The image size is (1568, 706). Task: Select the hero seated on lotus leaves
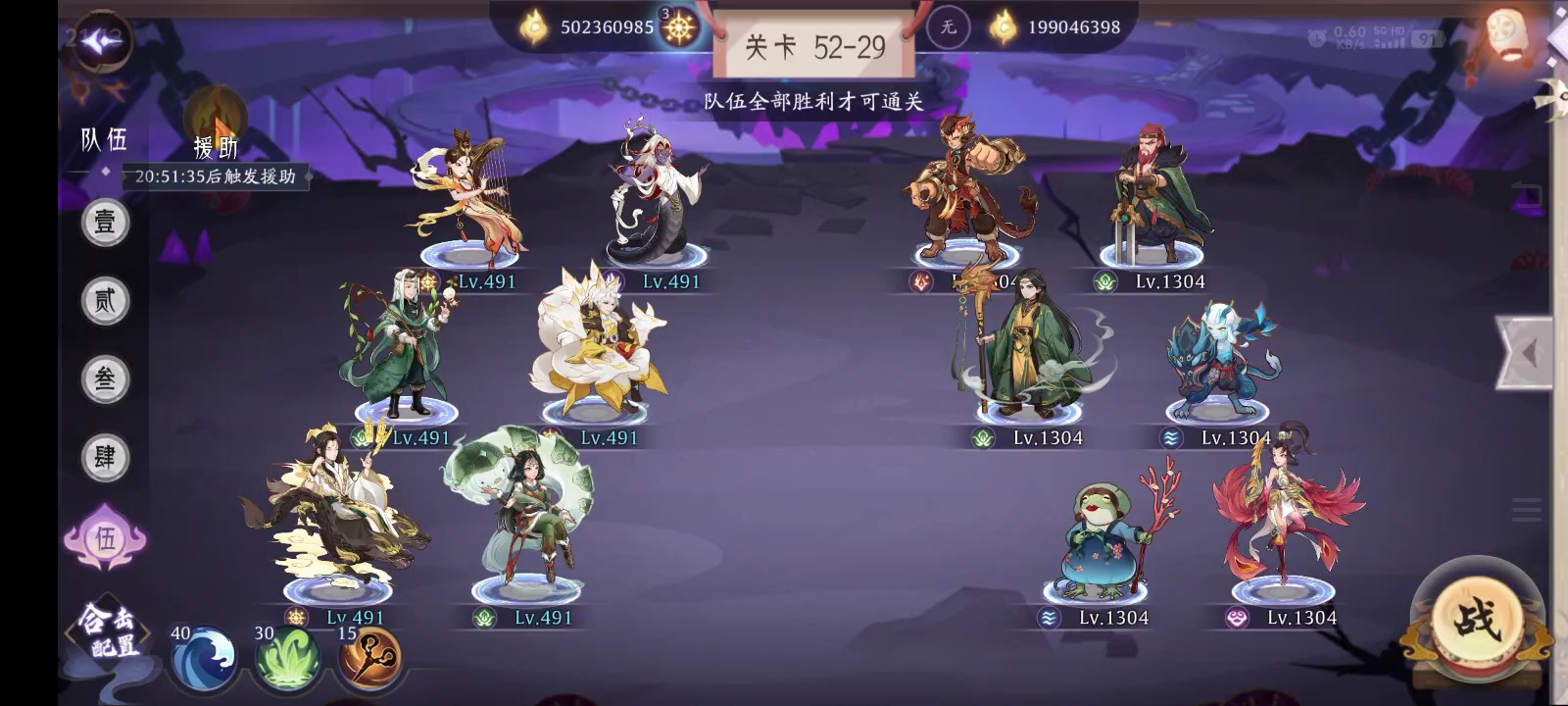pyautogui.click(x=524, y=510)
